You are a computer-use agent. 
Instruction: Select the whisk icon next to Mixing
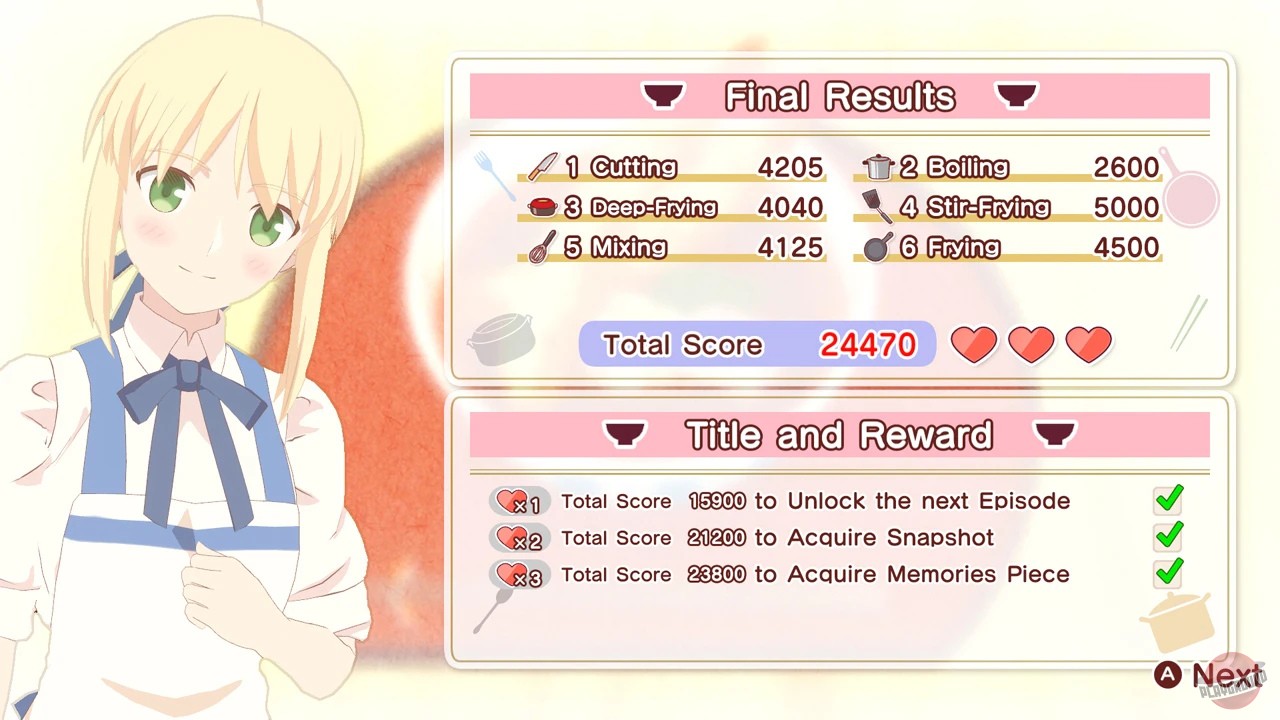(x=540, y=247)
